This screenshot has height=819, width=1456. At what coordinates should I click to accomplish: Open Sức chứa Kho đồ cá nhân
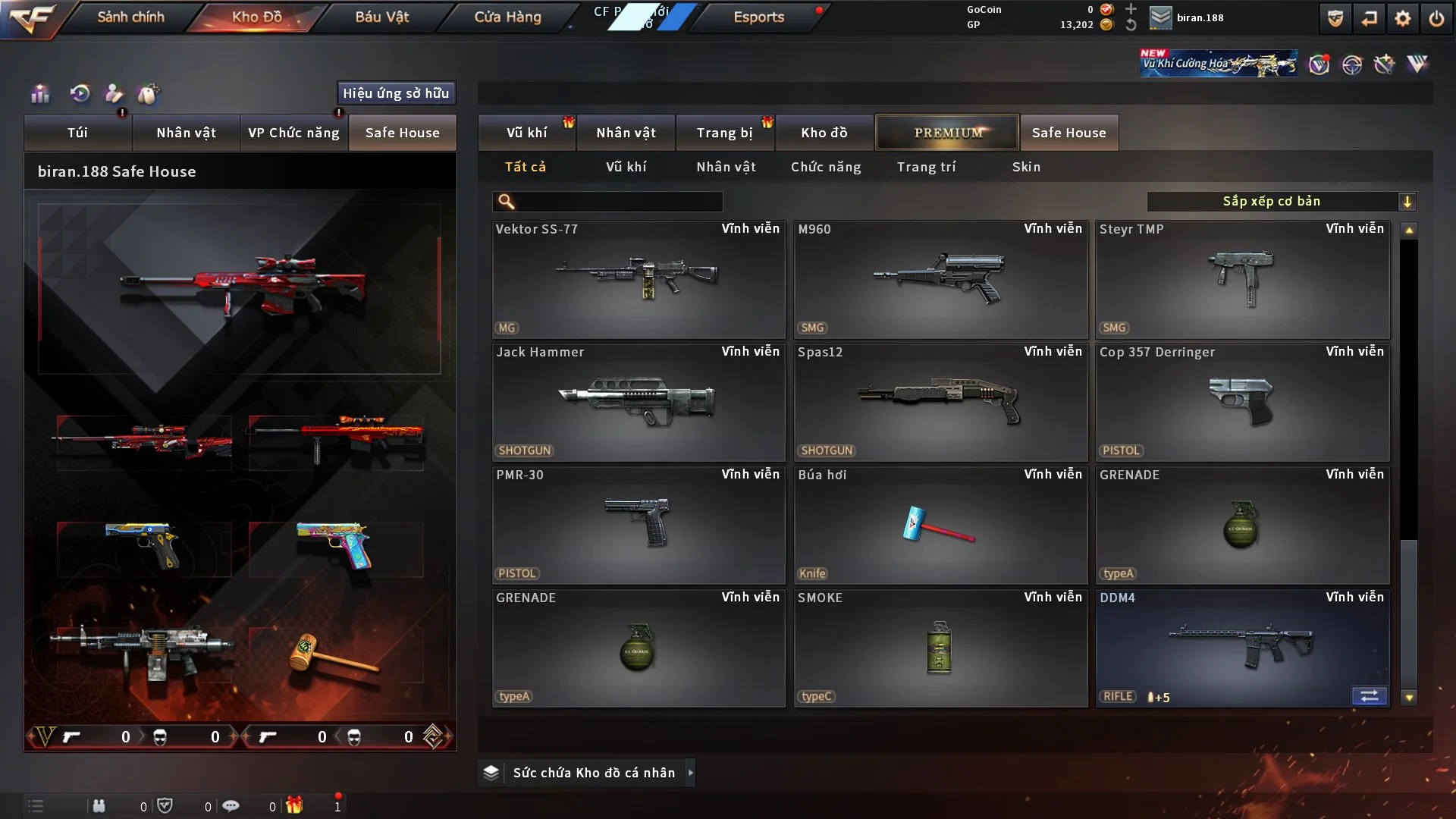coord(593,773)
